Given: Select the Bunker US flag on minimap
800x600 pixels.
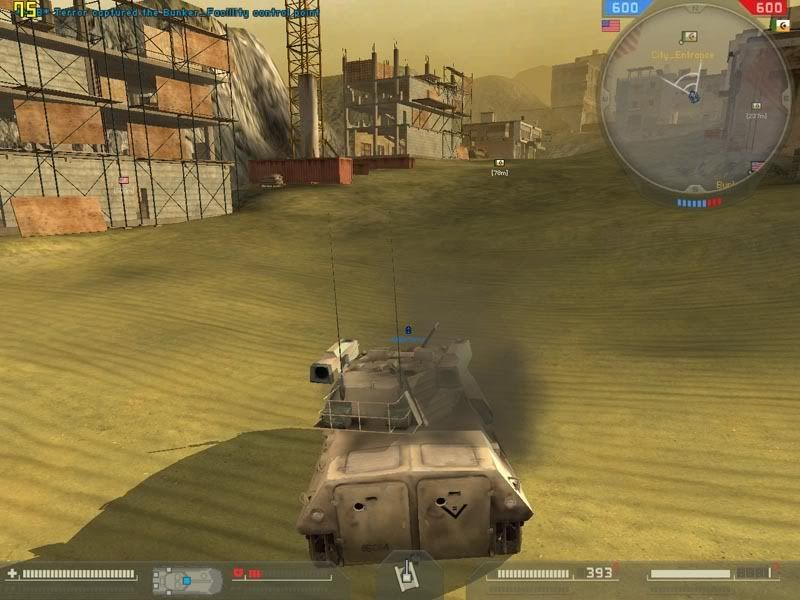Looking at the screenshot, I should click(x=757, y=167).
